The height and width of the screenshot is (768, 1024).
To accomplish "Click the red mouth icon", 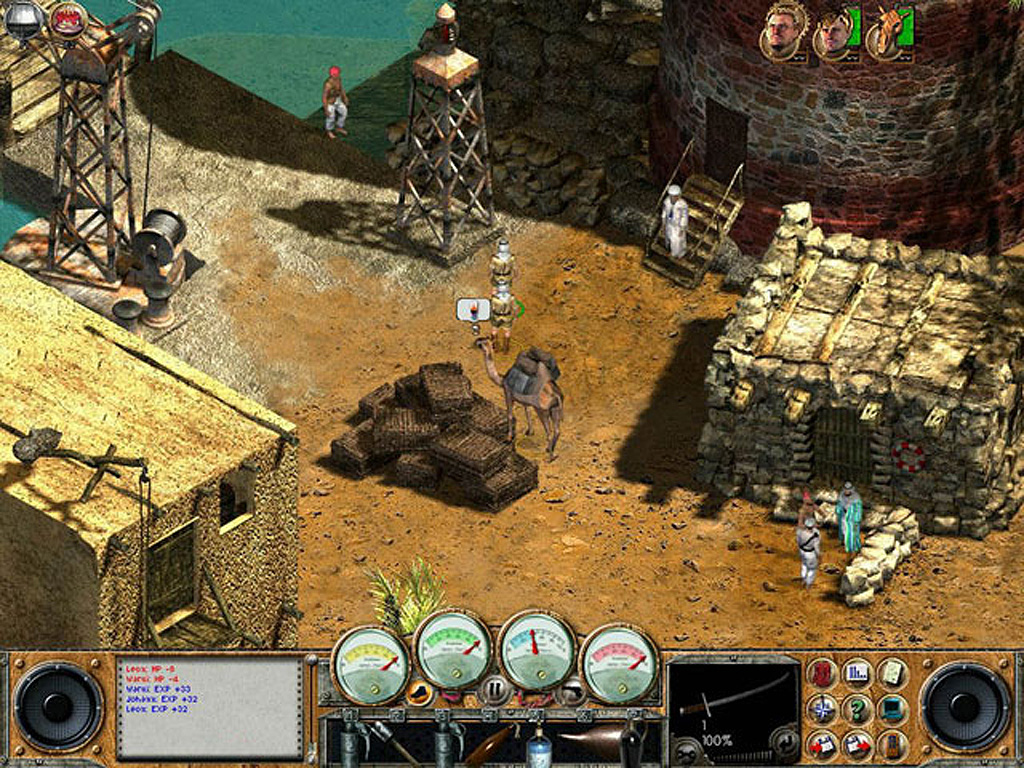I will [68, 17].
